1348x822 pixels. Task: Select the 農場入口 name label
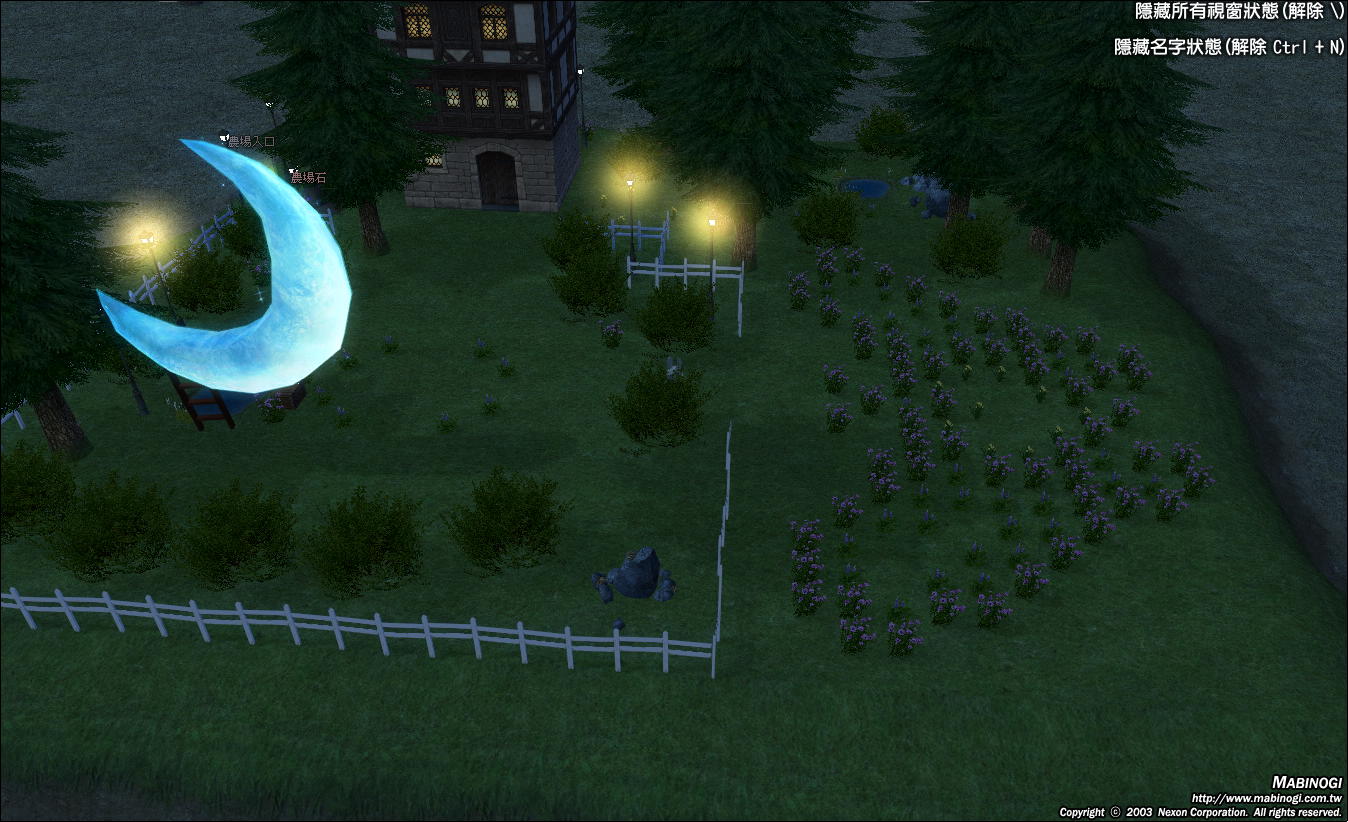(x=250, y=142)
